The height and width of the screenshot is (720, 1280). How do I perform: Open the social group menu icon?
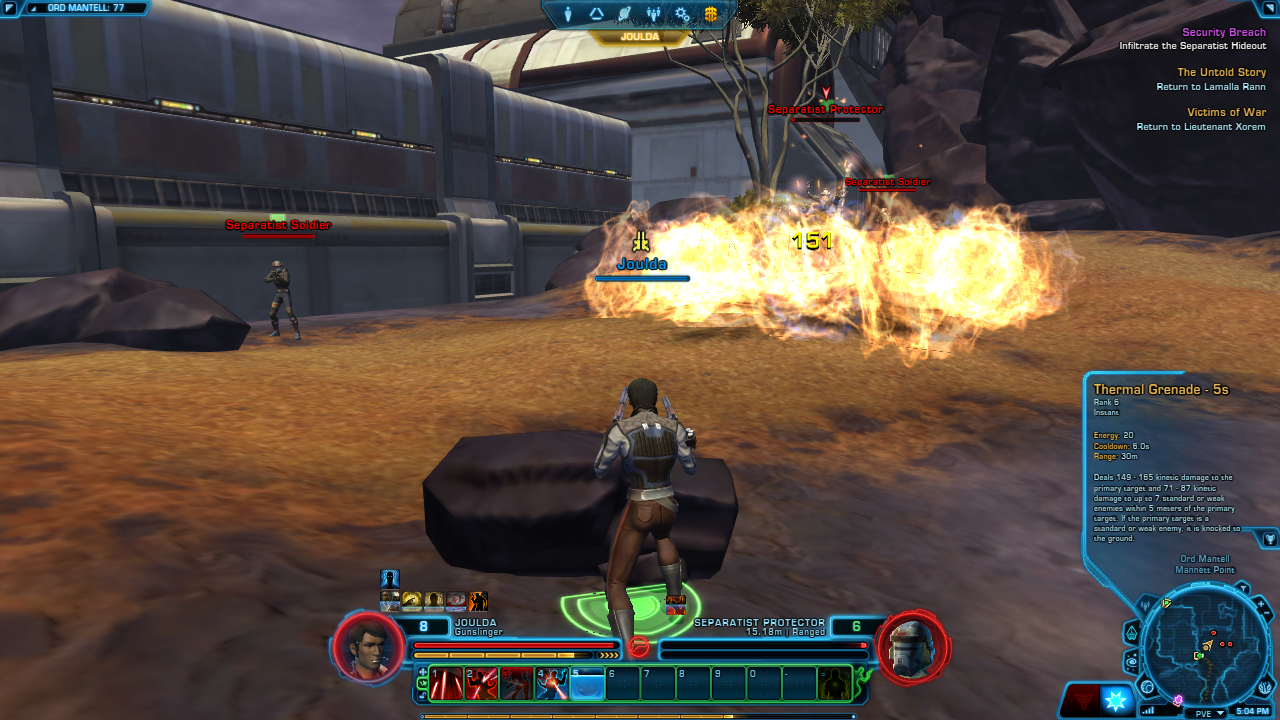[x=654, y=14]
